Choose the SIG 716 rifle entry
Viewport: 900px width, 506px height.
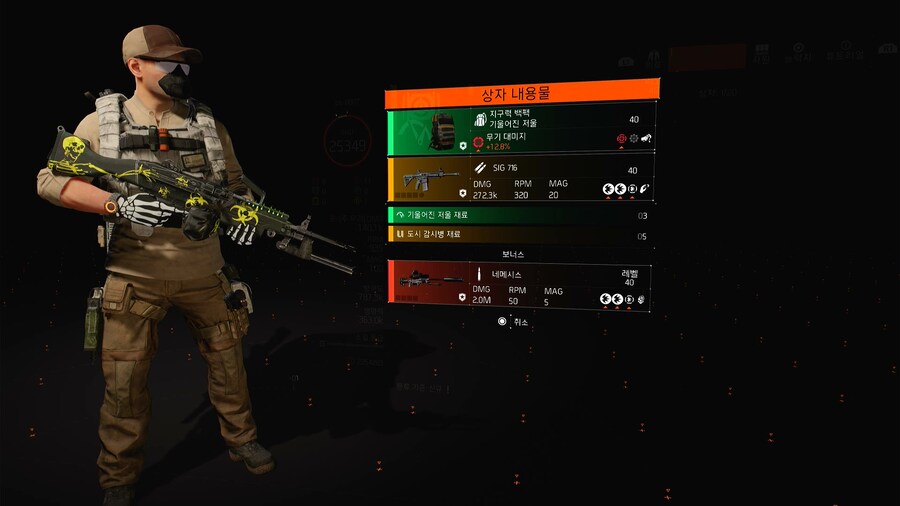522,180
